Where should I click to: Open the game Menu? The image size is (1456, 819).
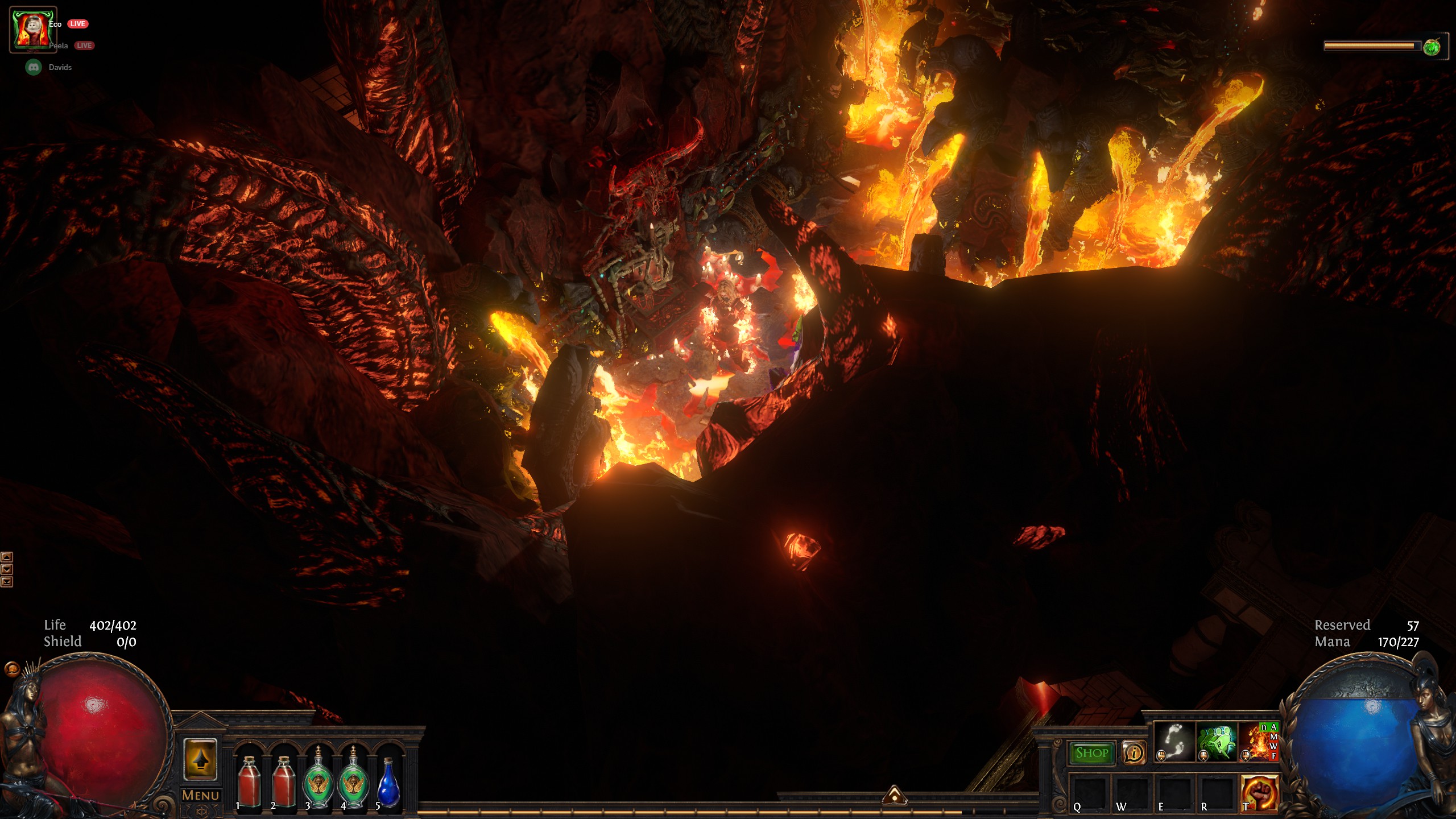(200, 795)
